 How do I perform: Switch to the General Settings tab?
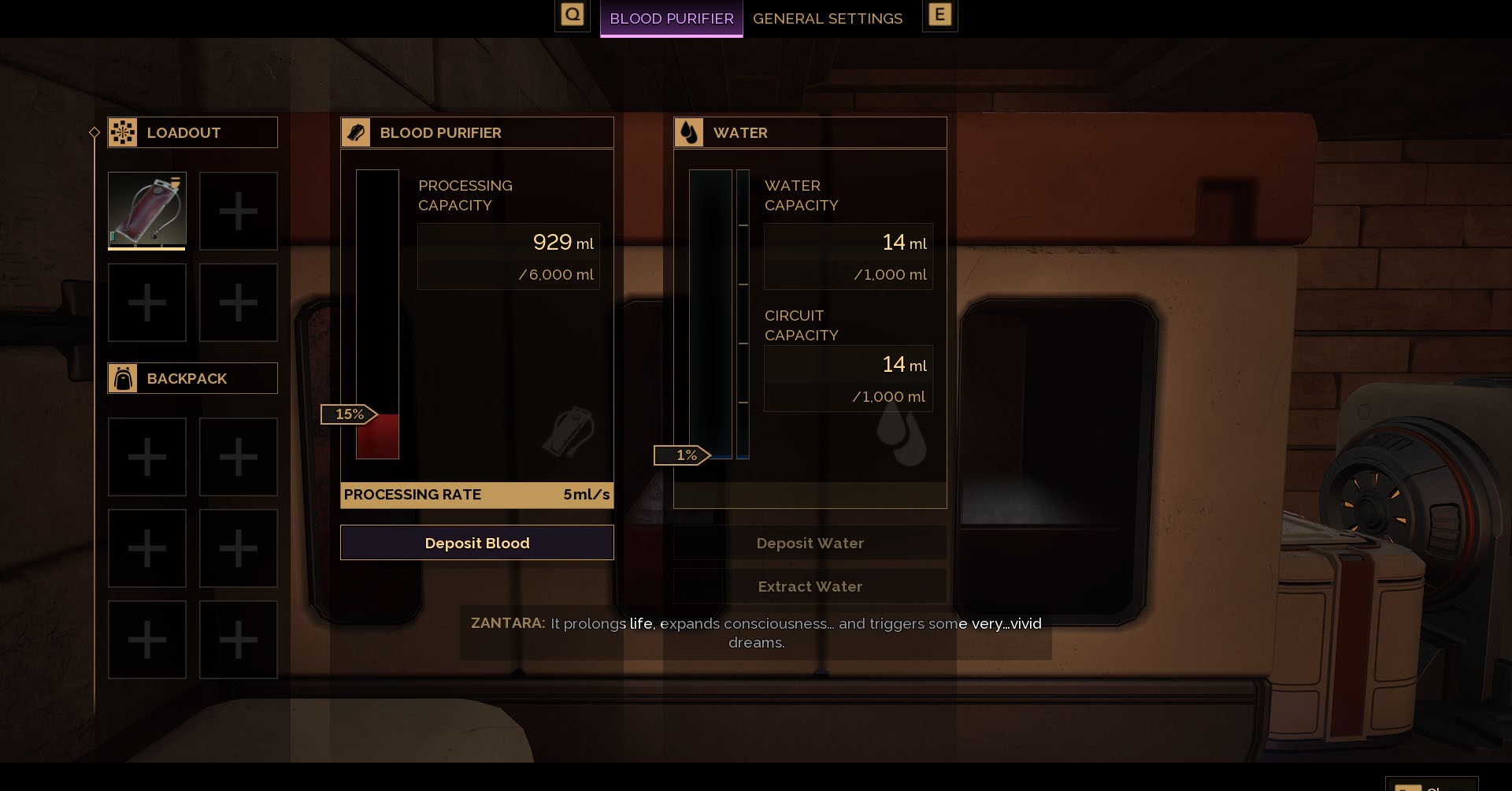[x=827, y=18]
